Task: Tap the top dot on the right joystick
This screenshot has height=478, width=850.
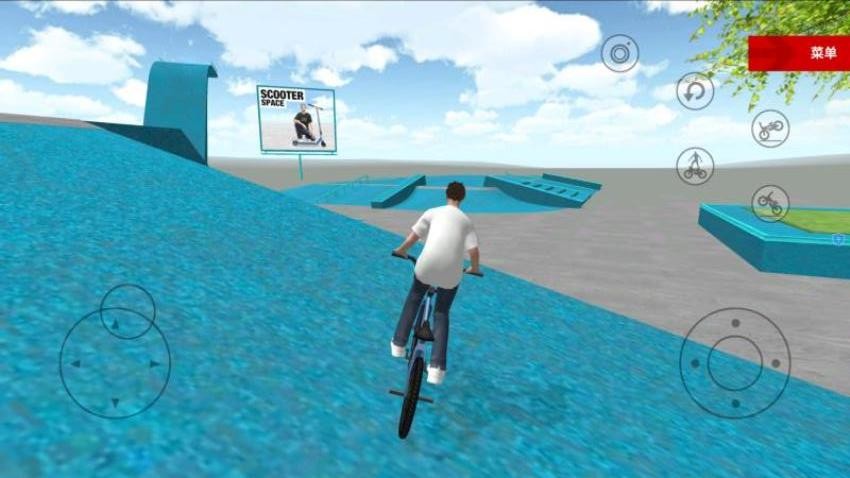Action: click(735, 323)
